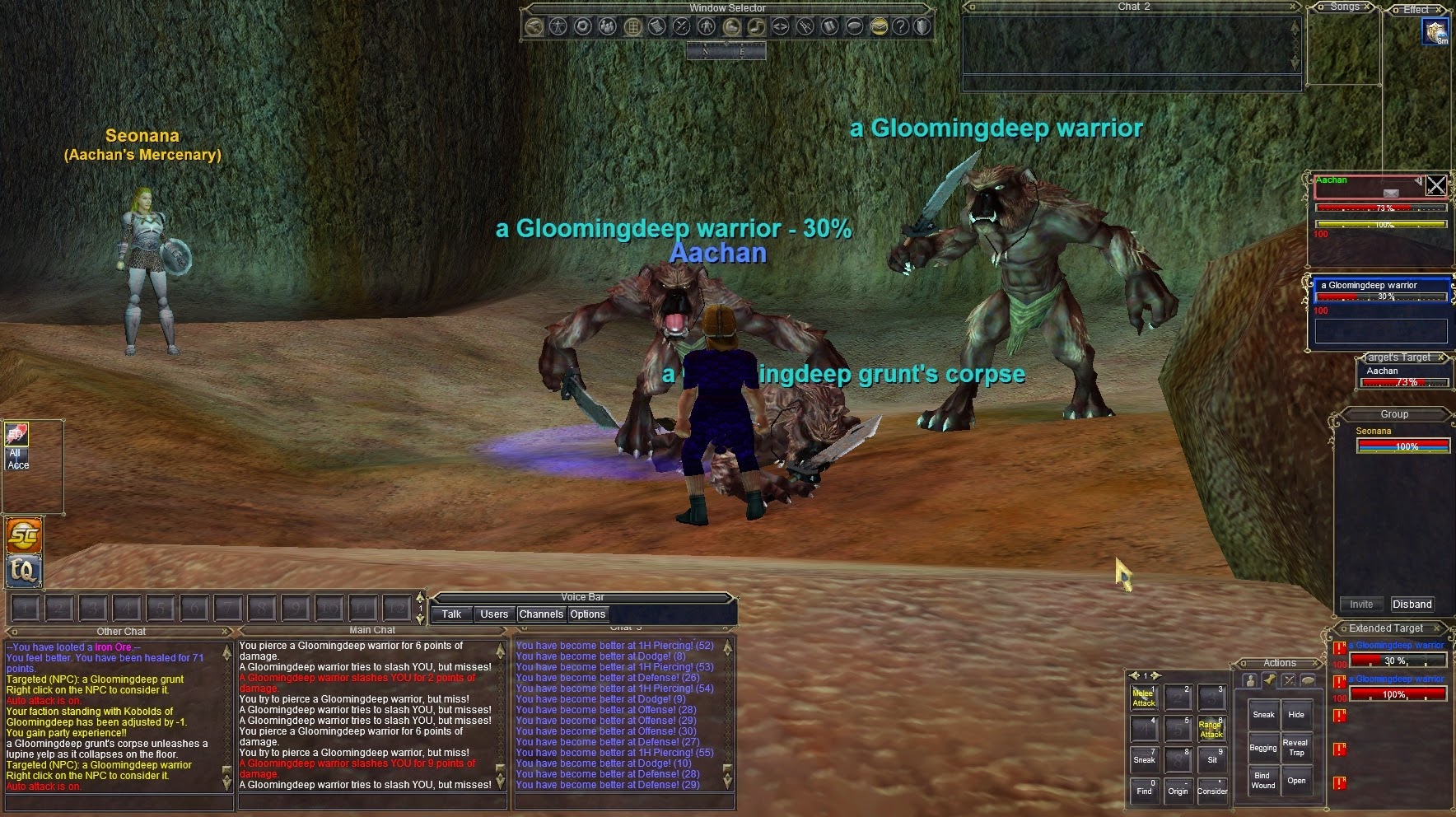Click the Sit hotbutton
The height and width of the screenshot is (817, 1456).
tap(1211, 759)
